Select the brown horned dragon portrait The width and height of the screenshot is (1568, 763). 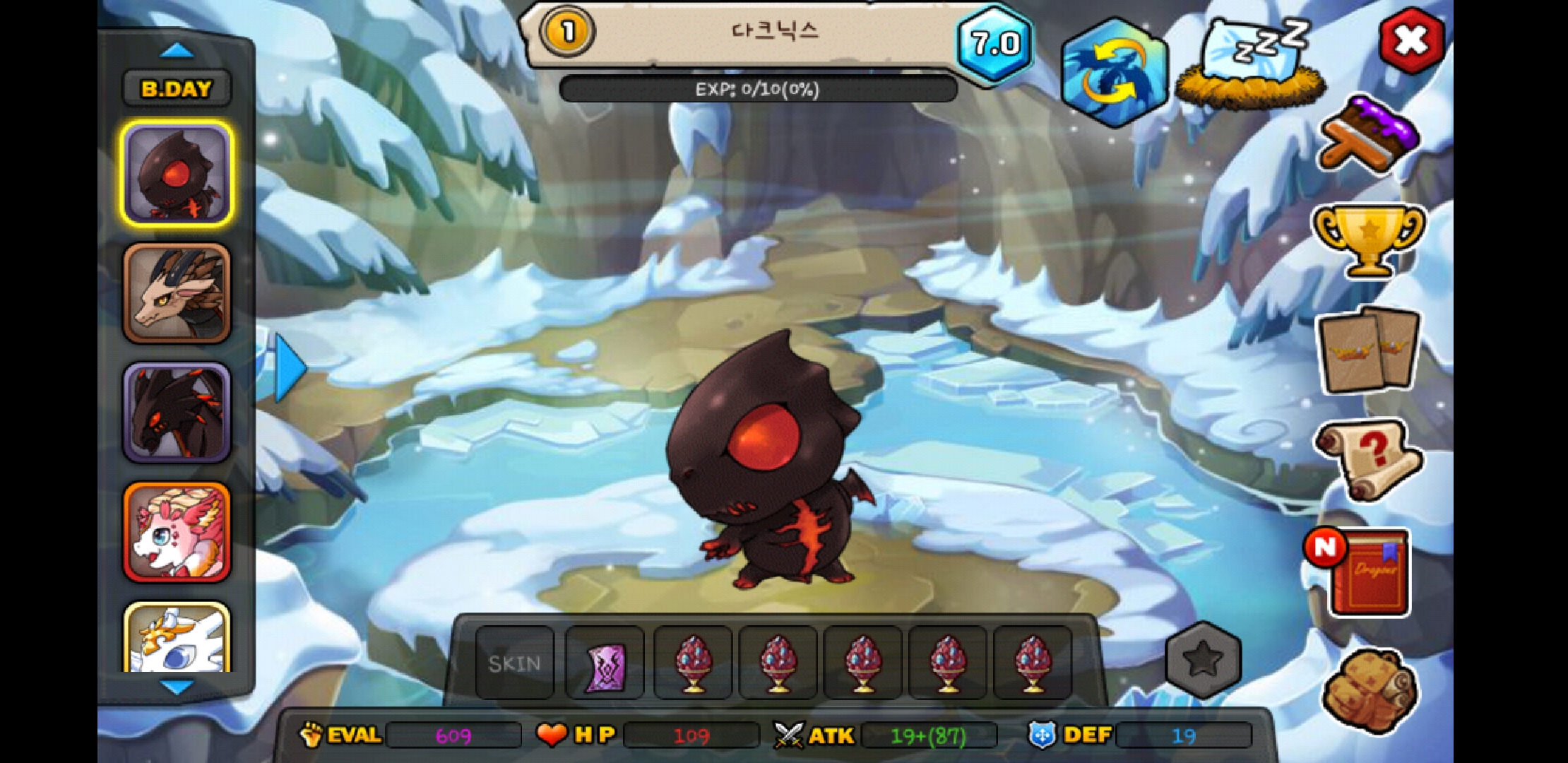coord(177,294)
